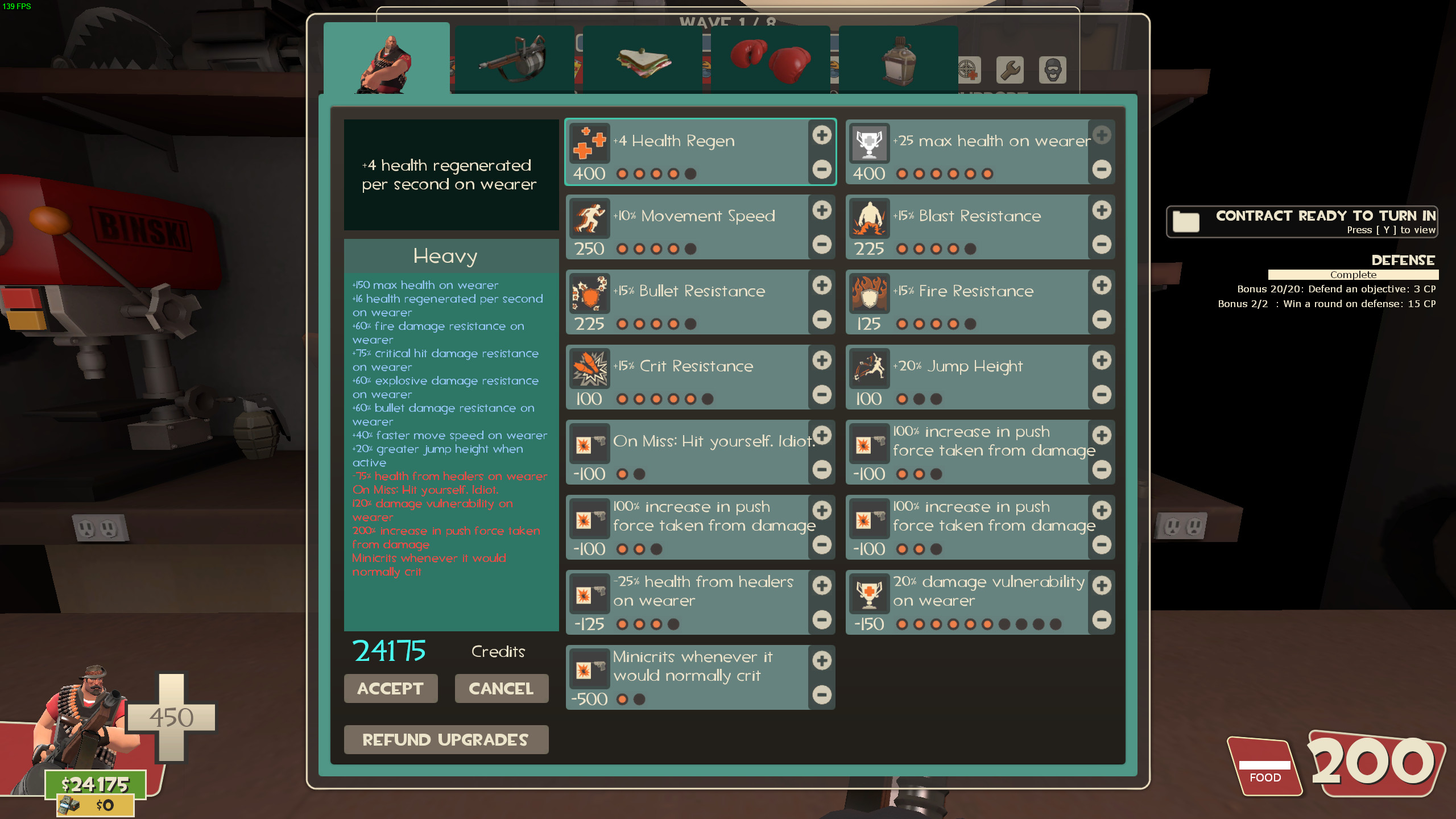Click the Fire Resistance flame shield icon

pyautogui.click(x=869, y=293)
